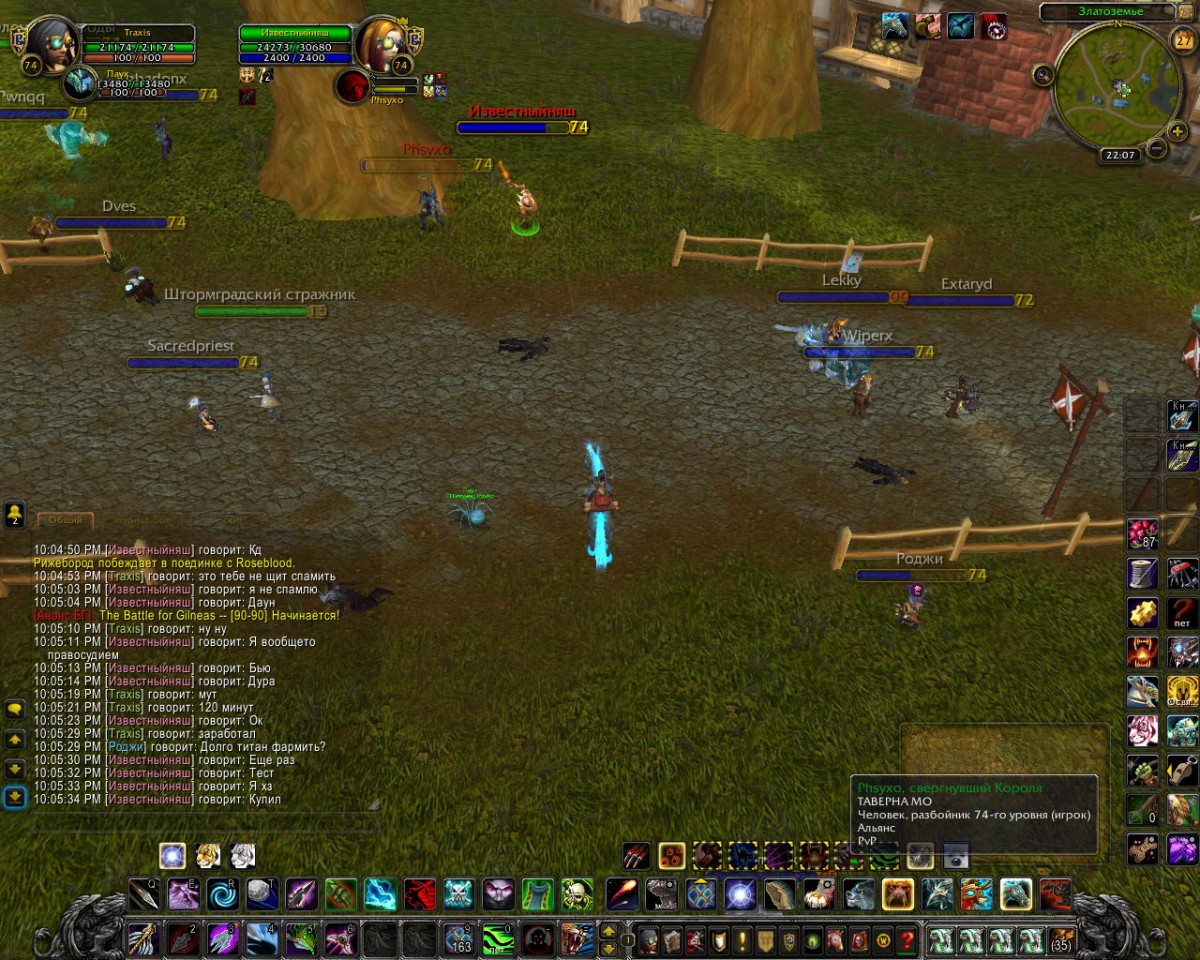This screenshot has height=960, width=1200.
Task: Click the action slot showing count 163
Action: pos(459,940)
